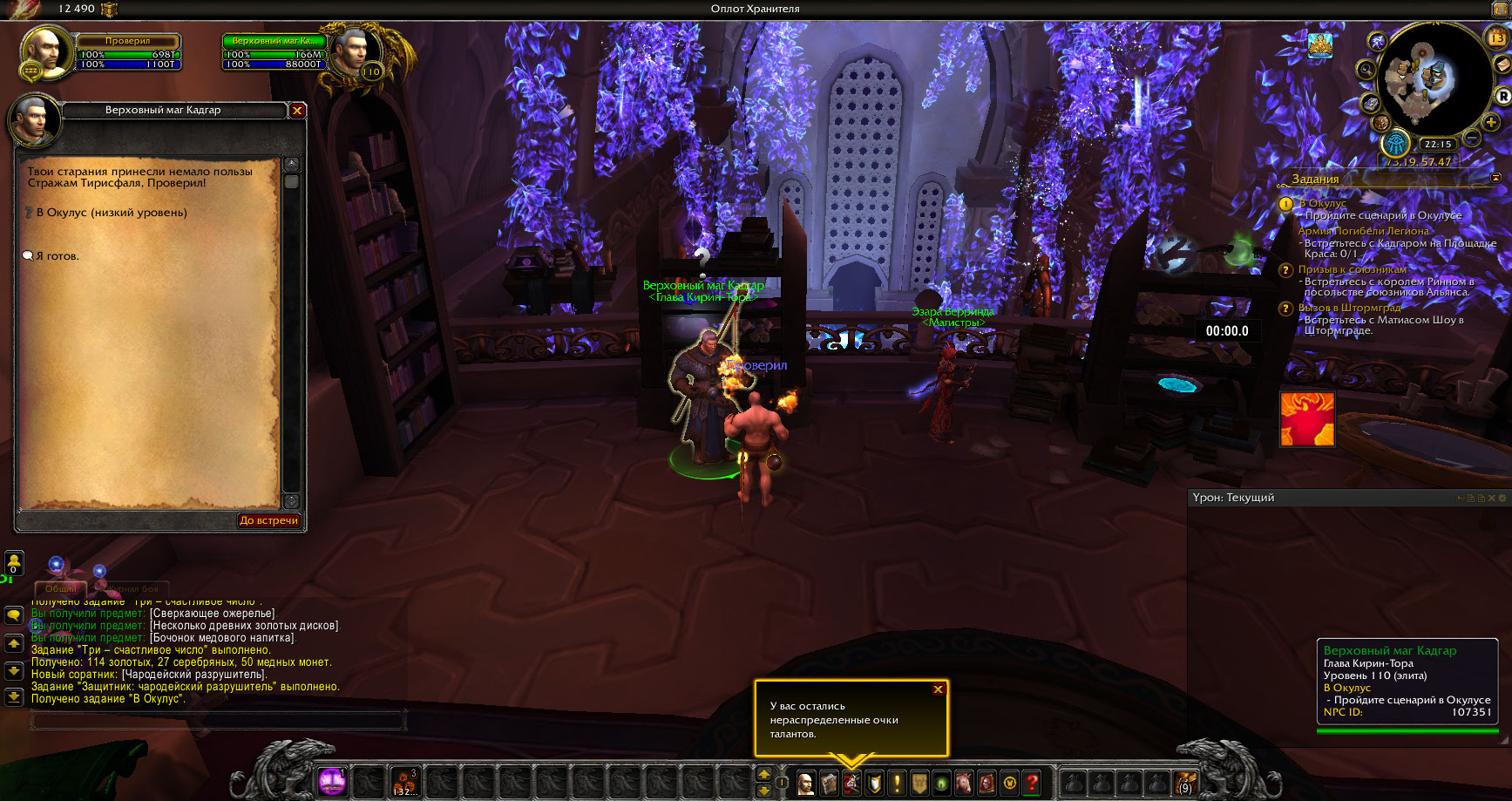Zoom in the minimap with the plus button
Viewport: 1512px width, 801px height.
(x=1491, y=123)
